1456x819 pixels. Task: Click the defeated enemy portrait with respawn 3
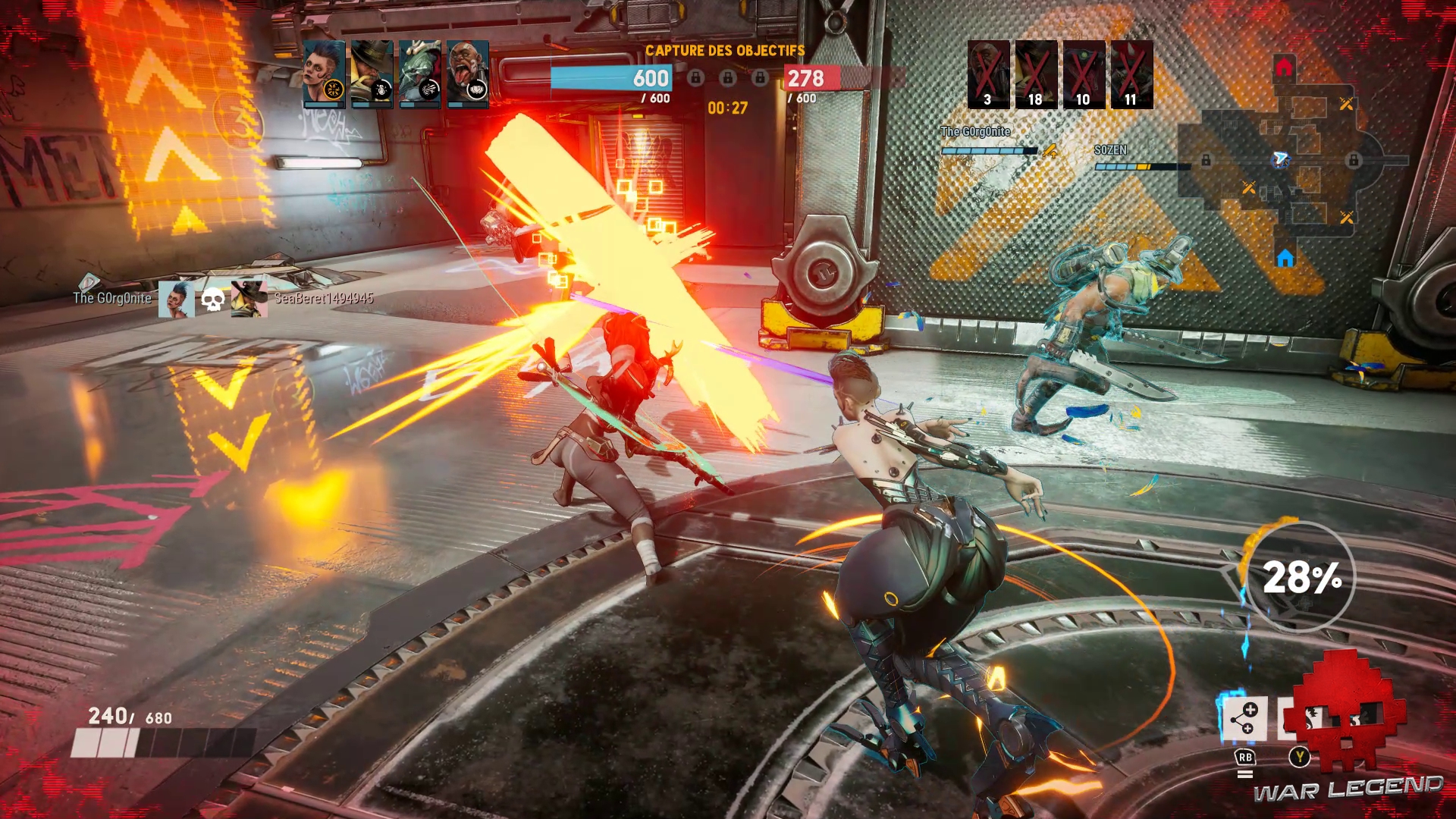click(x=988, y=74)
